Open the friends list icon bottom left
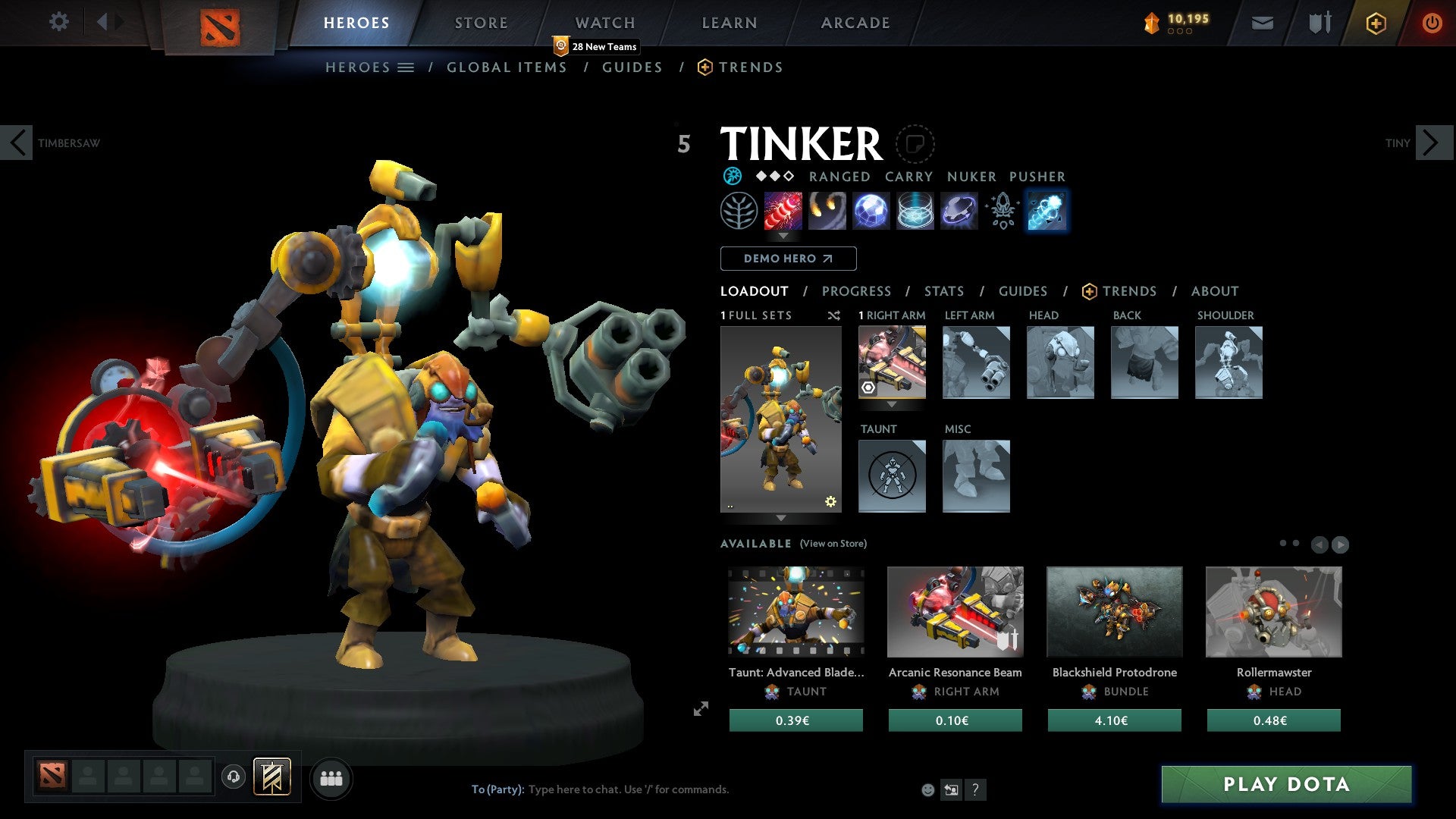1456x819 pixels. [331, 778]
